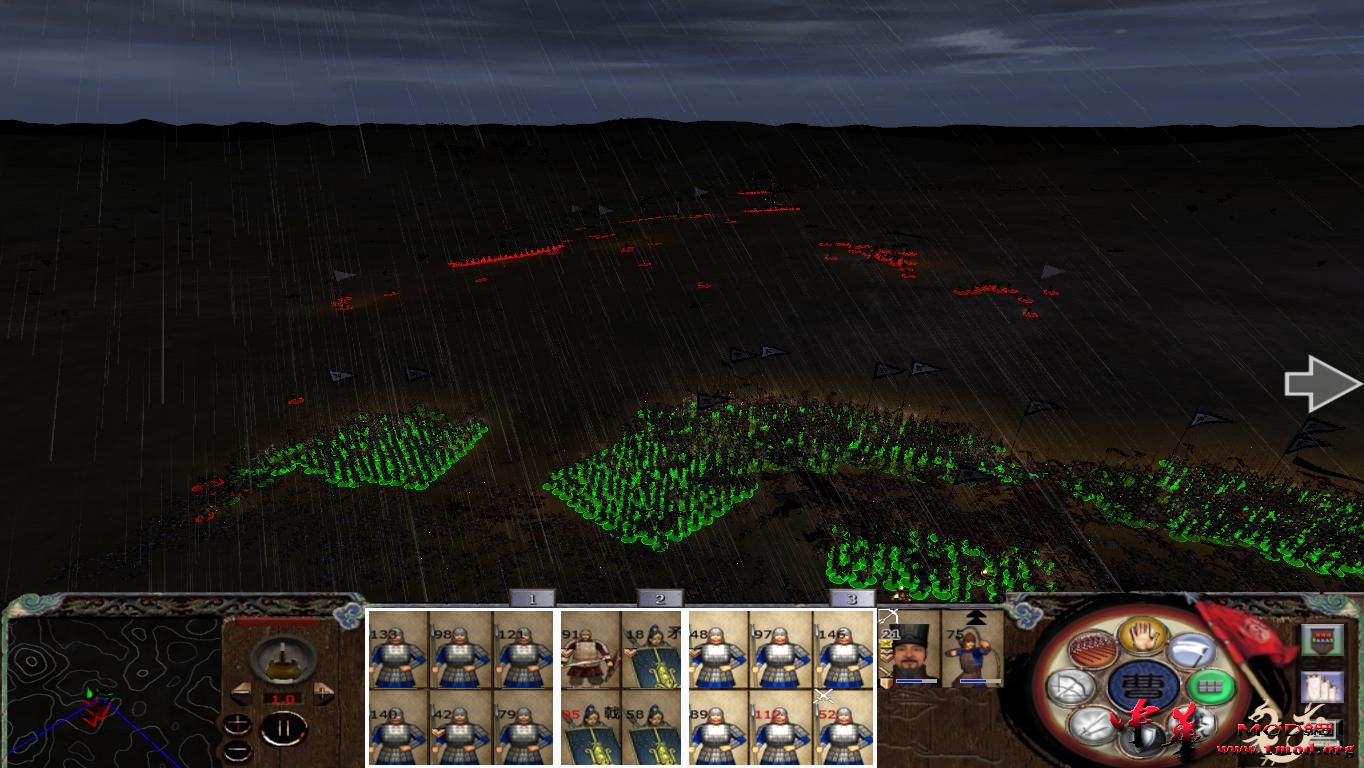Toggle fire at will with the bow icon

[1068, 687]
